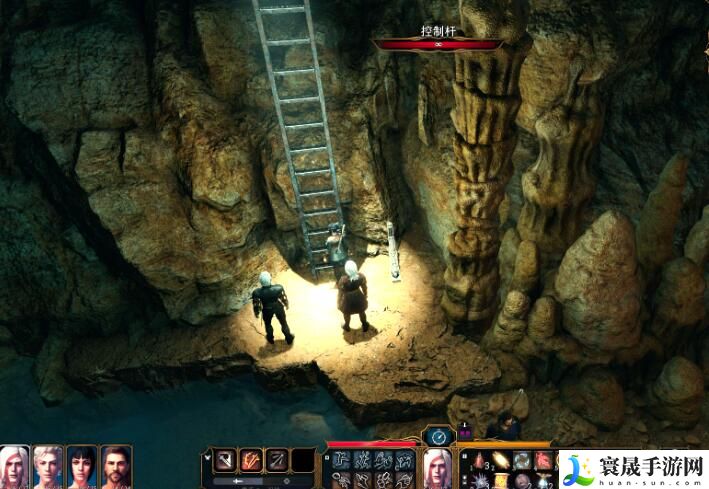The image size is (709, 489).
Task: Activate the ranged weapon attack icon
Action: click(x=277, y=460)
